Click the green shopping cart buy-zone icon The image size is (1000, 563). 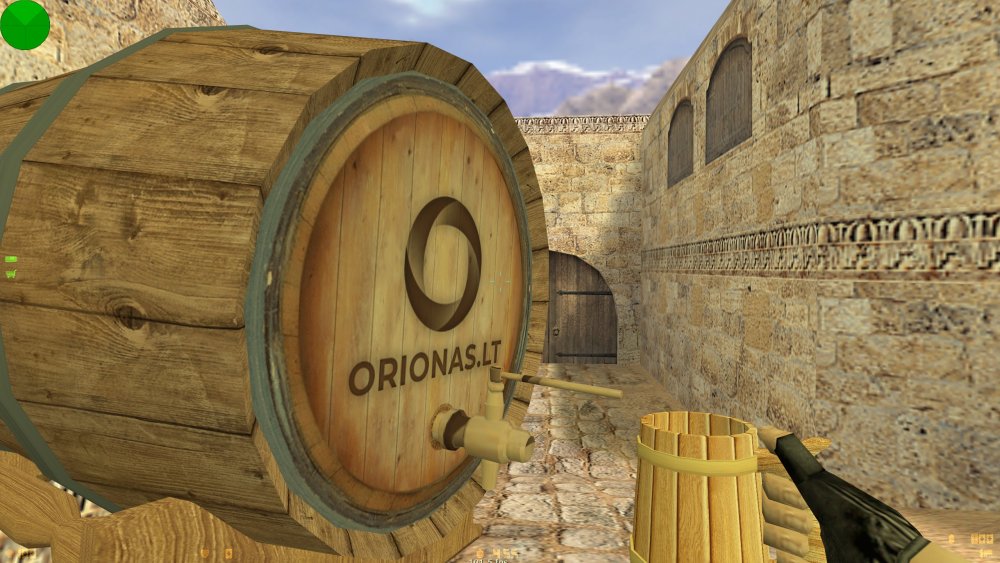point(11,271)
